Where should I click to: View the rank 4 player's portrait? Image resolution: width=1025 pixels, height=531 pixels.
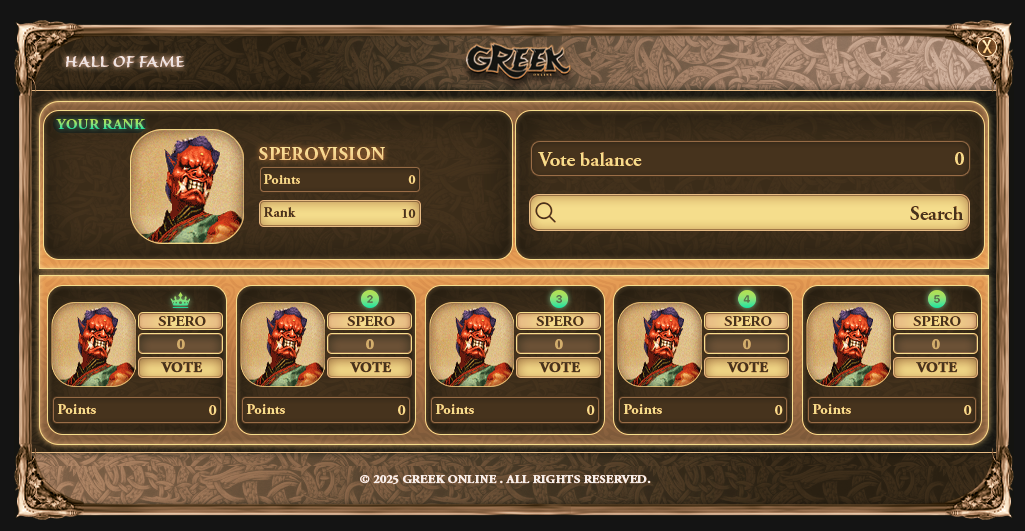click(660, 344)
